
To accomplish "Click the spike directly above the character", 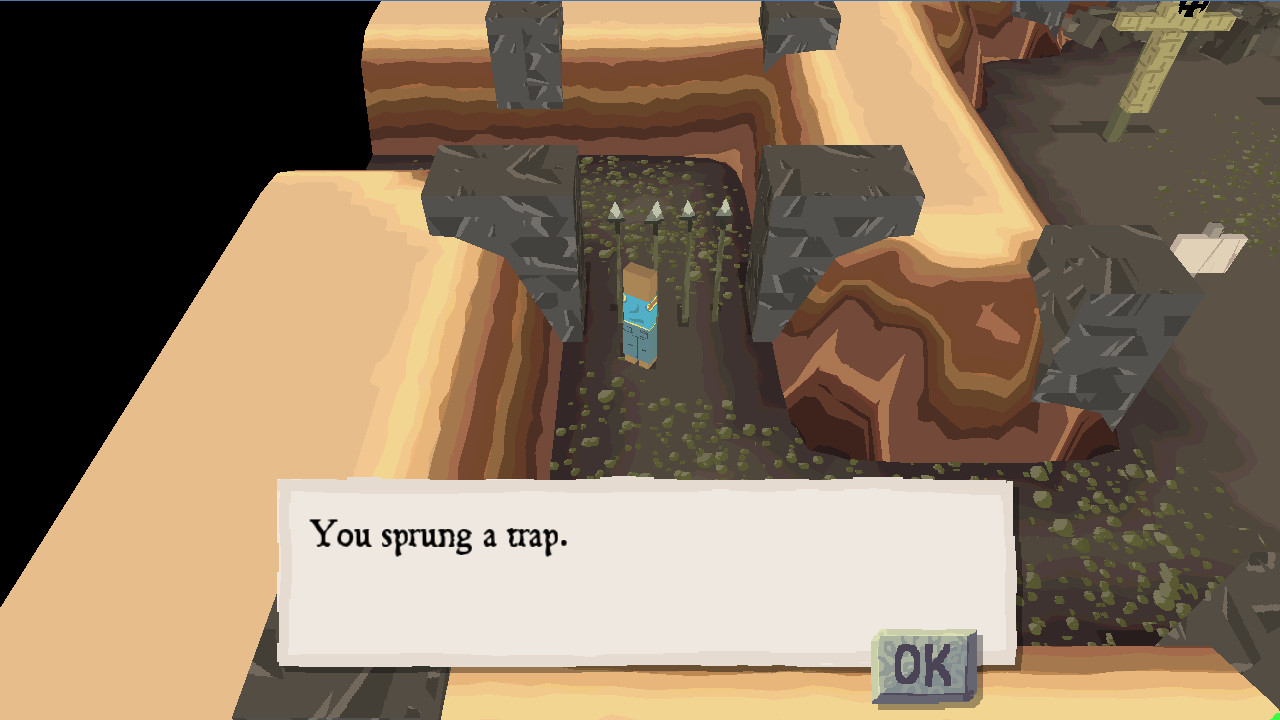I will pos(654,208).
